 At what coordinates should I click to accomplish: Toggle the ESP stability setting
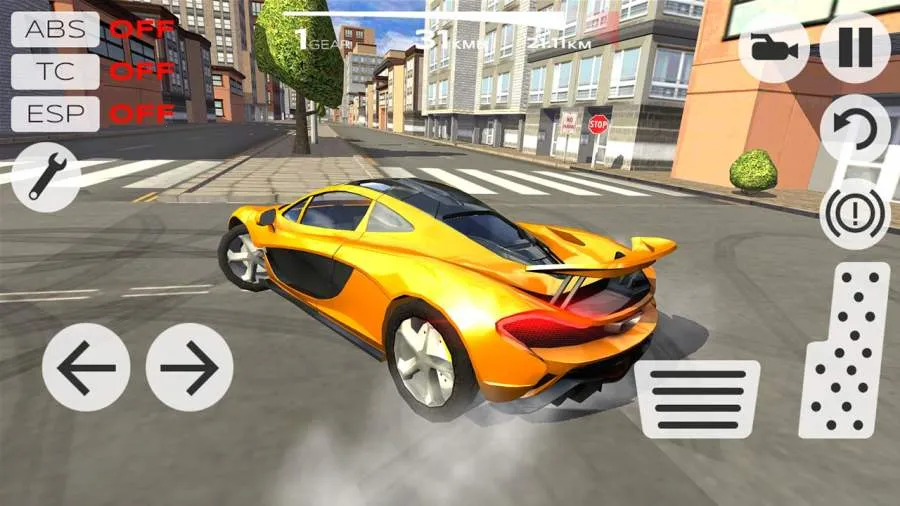(55, 113)
